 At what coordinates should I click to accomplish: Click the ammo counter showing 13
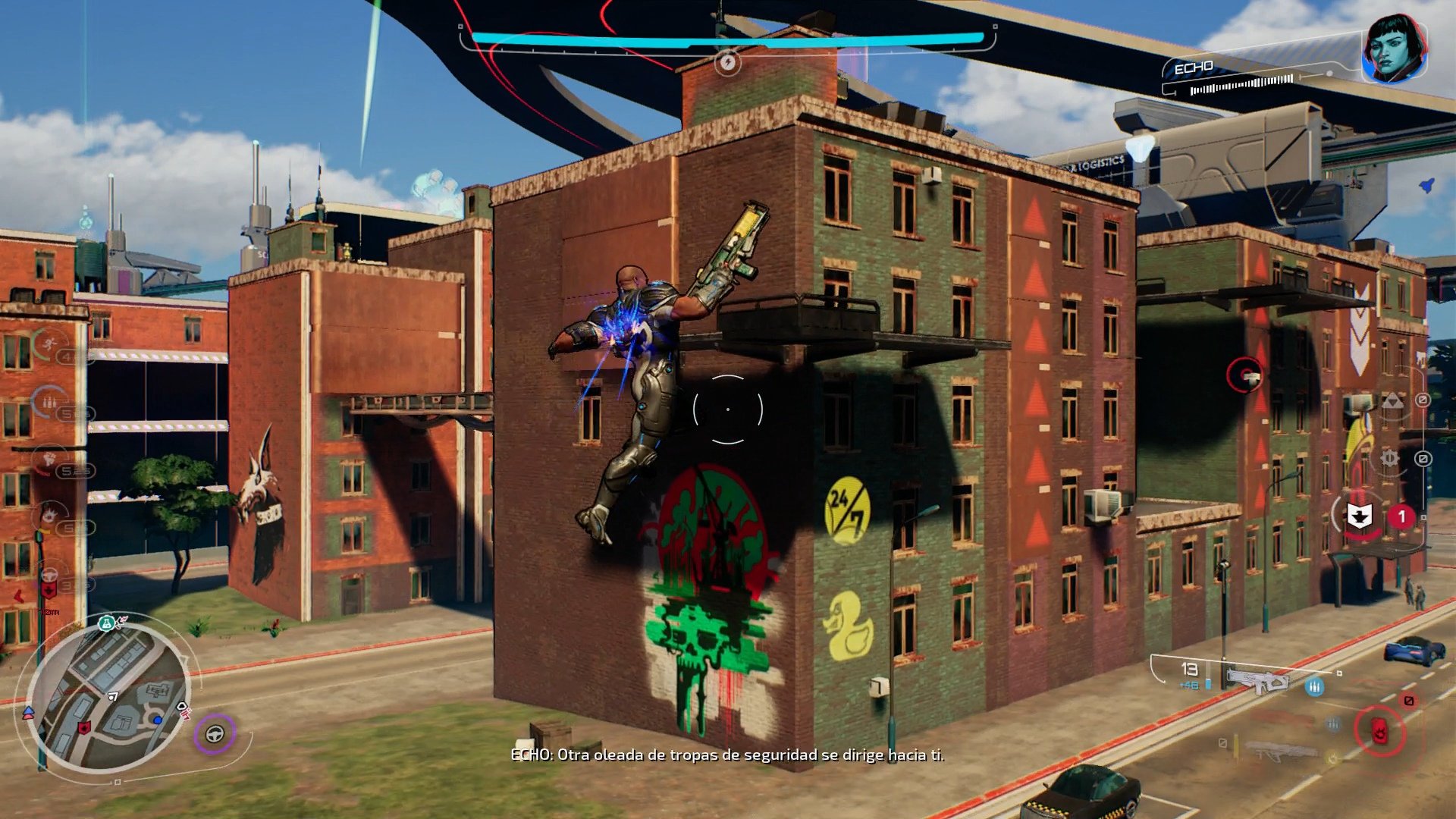[1190, 670]
